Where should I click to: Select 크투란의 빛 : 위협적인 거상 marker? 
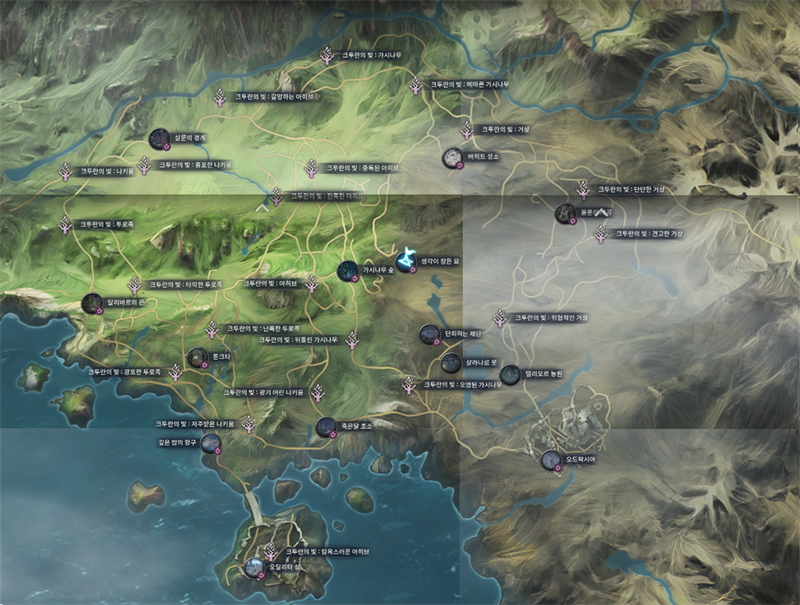500,318
